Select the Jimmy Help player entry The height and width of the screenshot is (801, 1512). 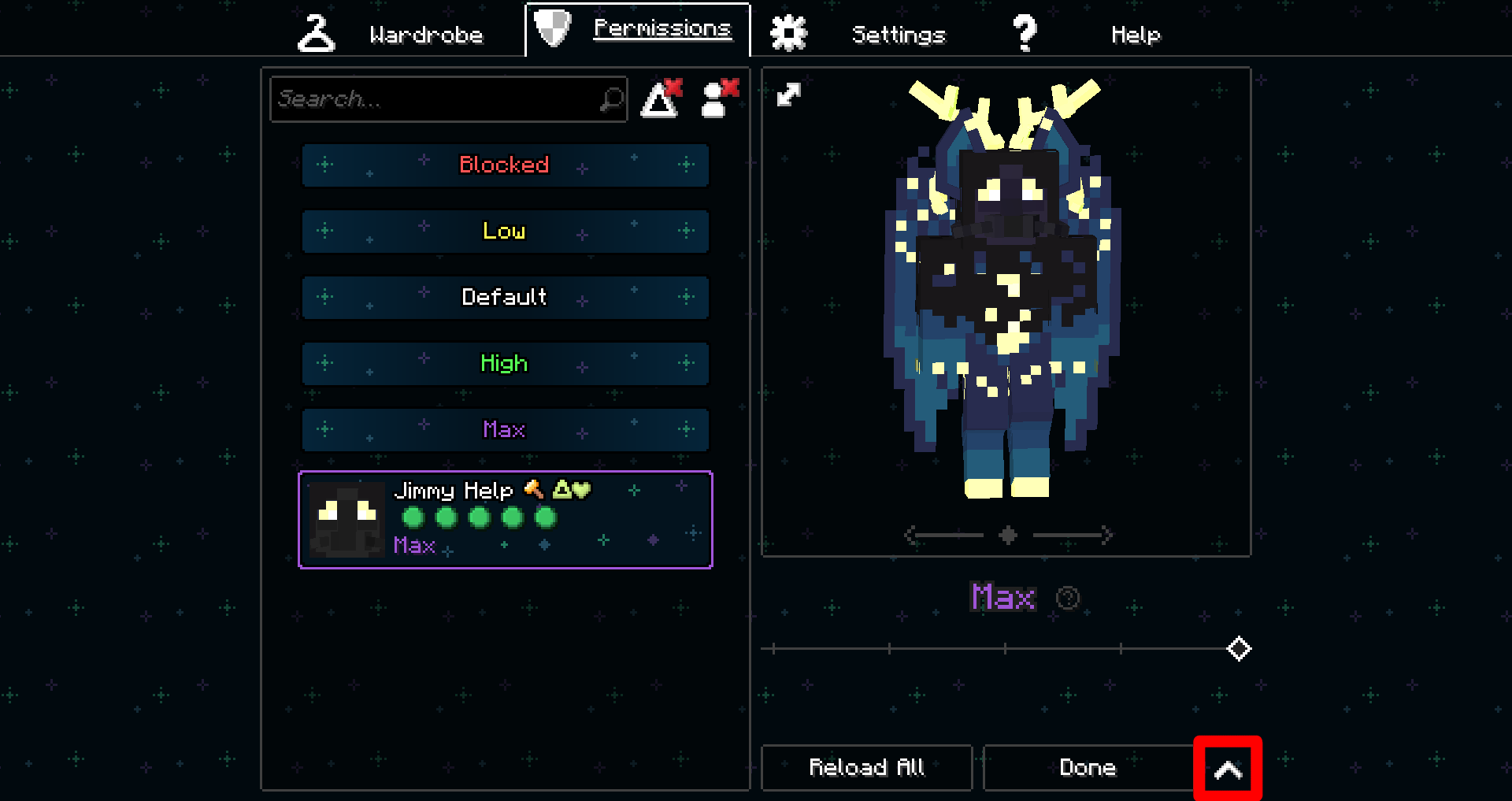coord(505,520)
